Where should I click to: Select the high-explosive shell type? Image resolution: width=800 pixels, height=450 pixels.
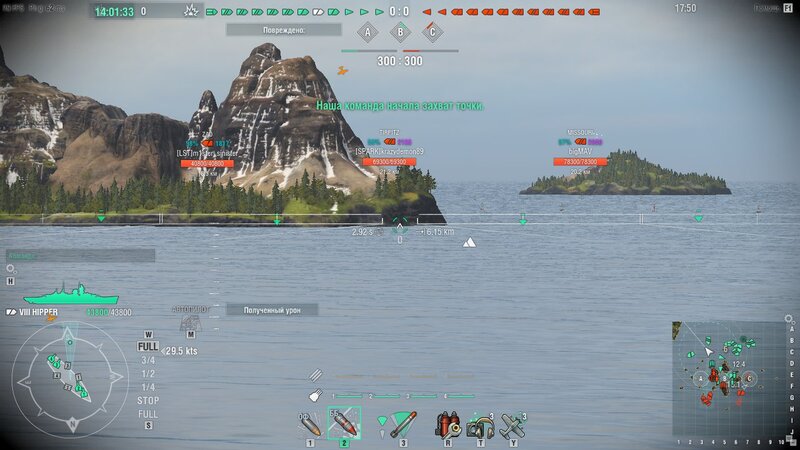[x=310, y=423]
